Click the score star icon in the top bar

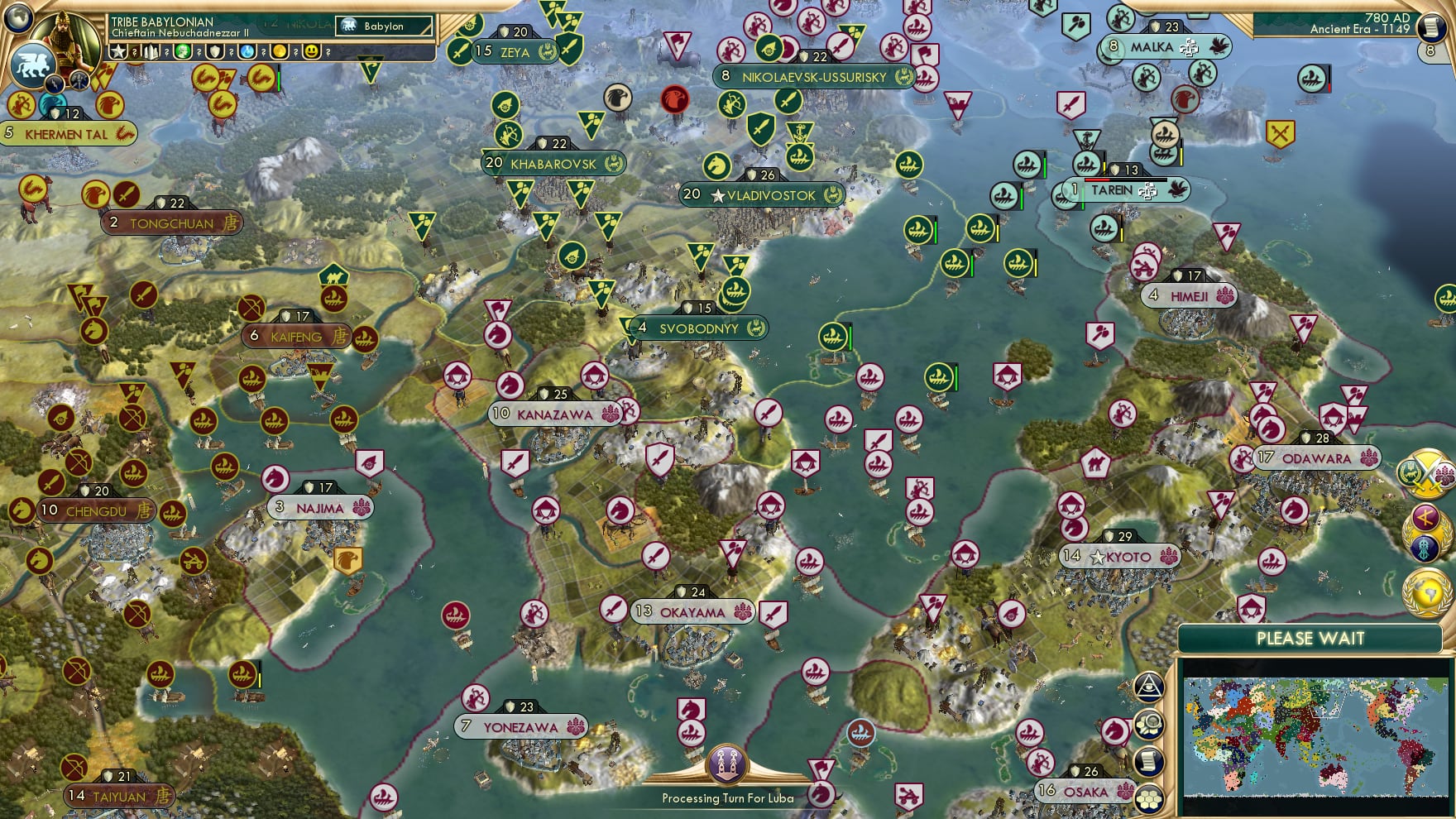point(118,52)
